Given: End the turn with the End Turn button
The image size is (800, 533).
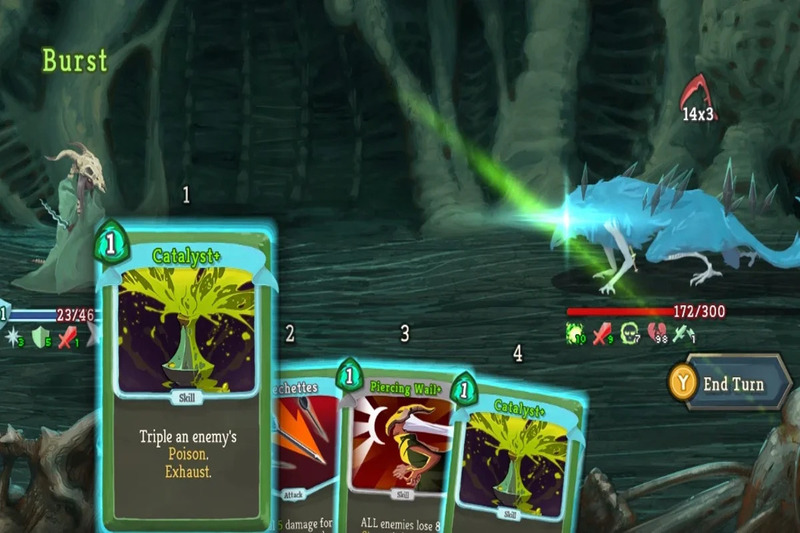Looking at the screenshot, I should point(732,384).
